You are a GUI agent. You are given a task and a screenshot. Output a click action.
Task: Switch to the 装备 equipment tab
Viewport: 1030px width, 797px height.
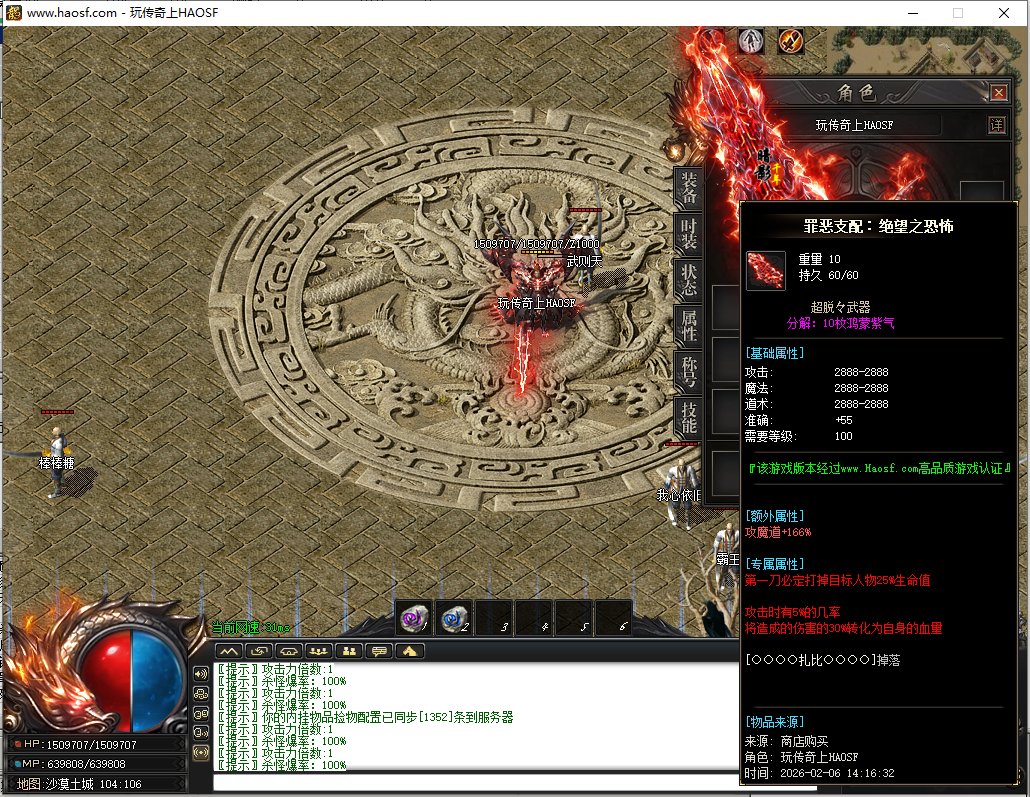click(x=688, y=187)
